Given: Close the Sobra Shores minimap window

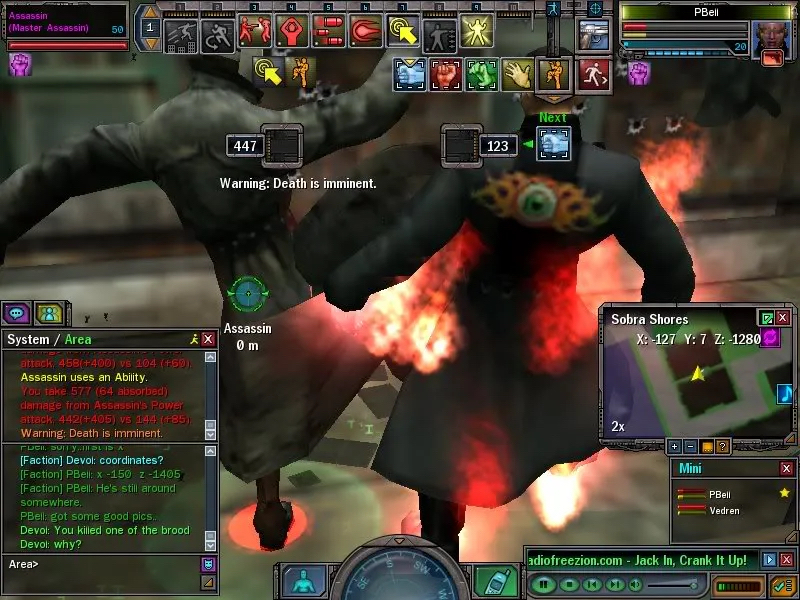Looking at the screenshot, I should click(783, 318).
